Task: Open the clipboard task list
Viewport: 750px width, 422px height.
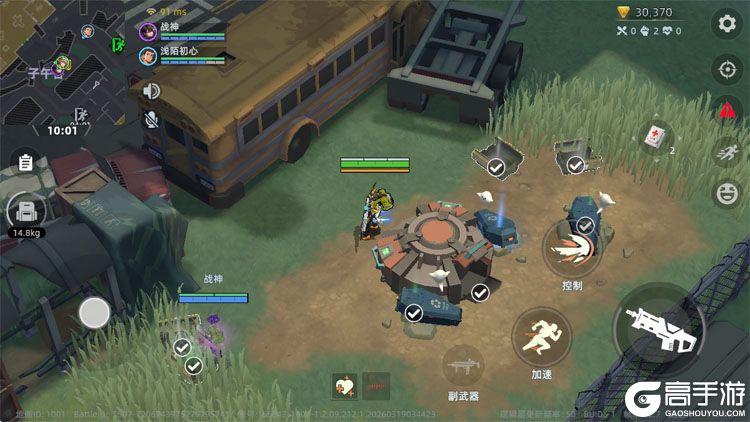Action: pos(25,161)
